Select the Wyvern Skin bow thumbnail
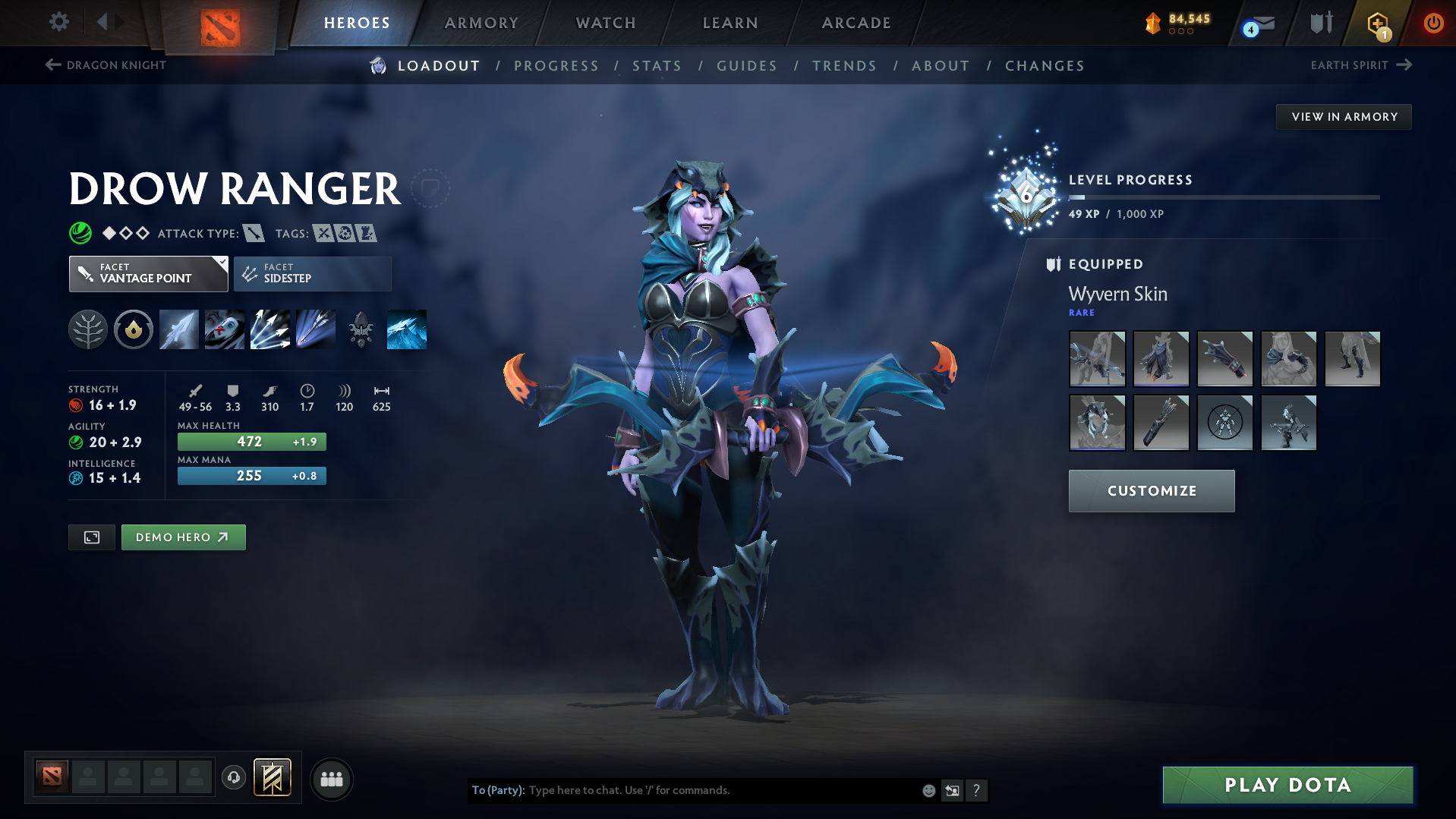The height and width of the screenshot is (819, 1456). [1097, 359]
